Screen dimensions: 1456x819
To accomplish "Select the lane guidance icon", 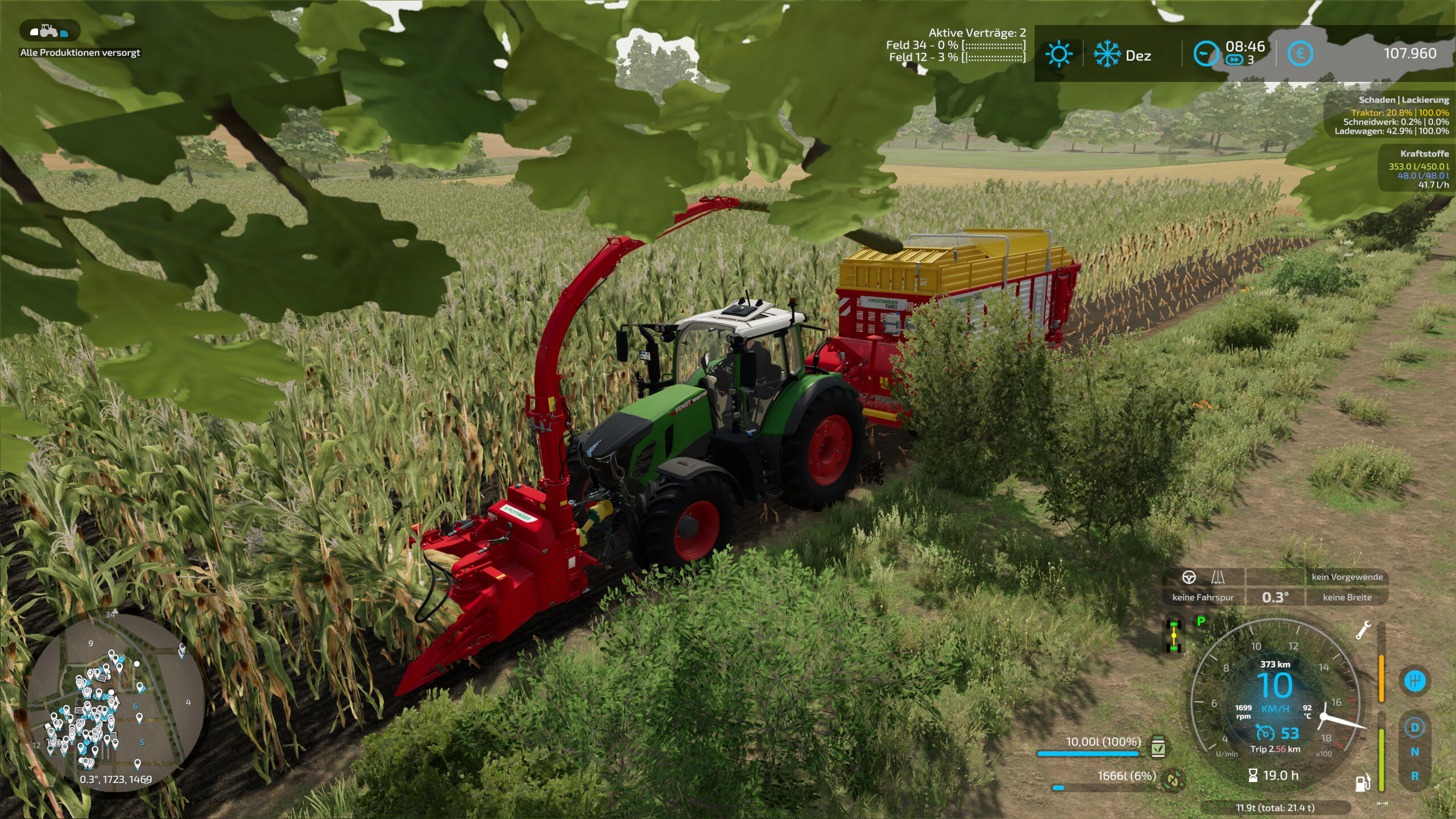I will (1218, 577).
